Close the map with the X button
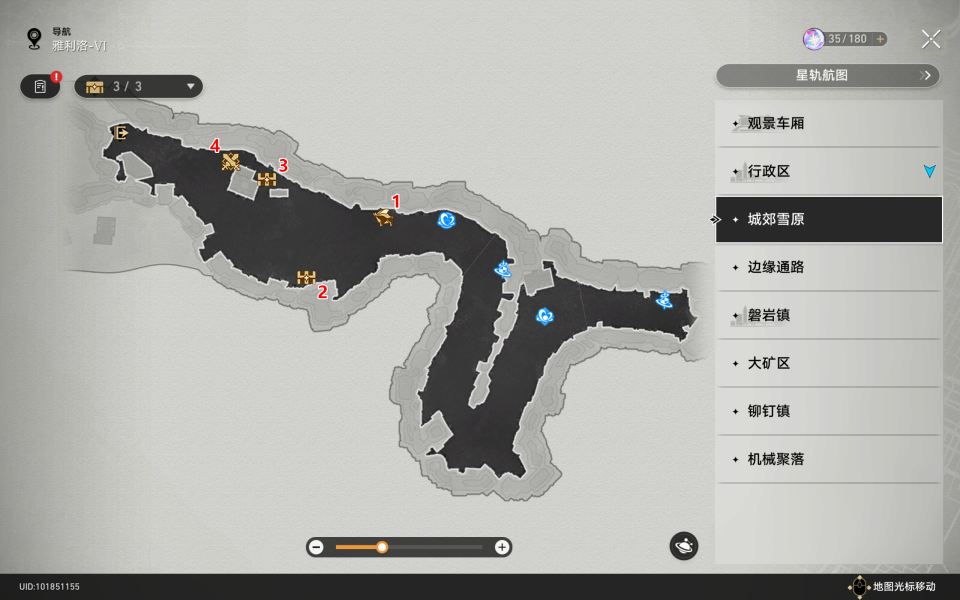 pos(930,39)
